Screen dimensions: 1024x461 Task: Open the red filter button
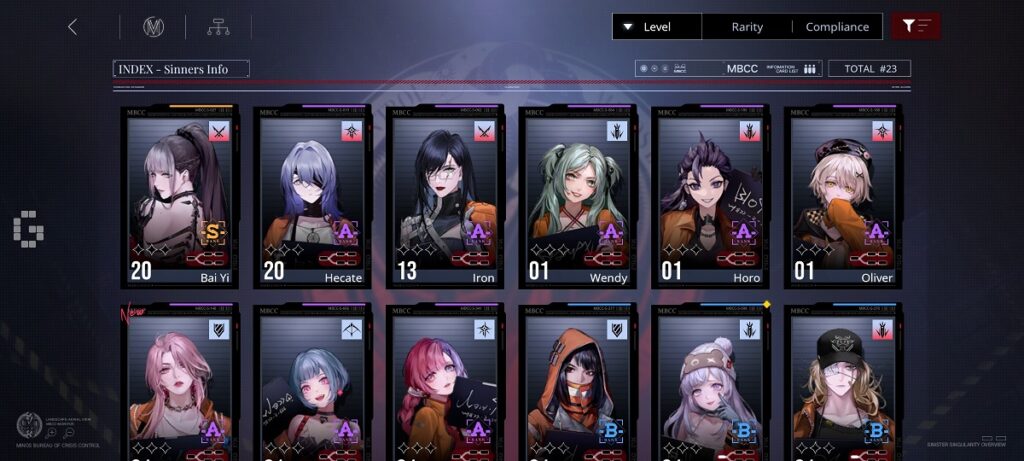pos(915,27)
